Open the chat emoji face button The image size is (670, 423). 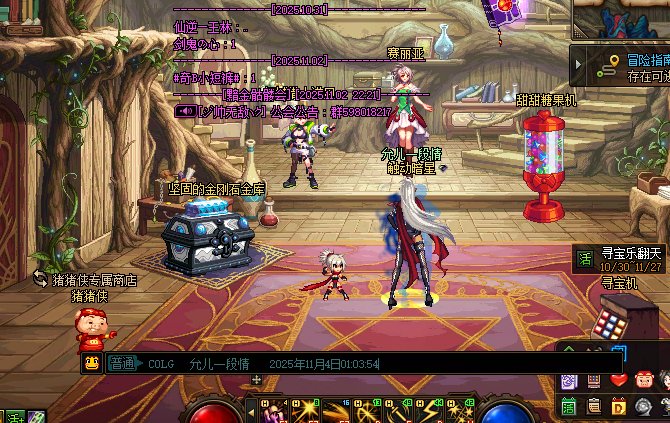pos(90,364)
